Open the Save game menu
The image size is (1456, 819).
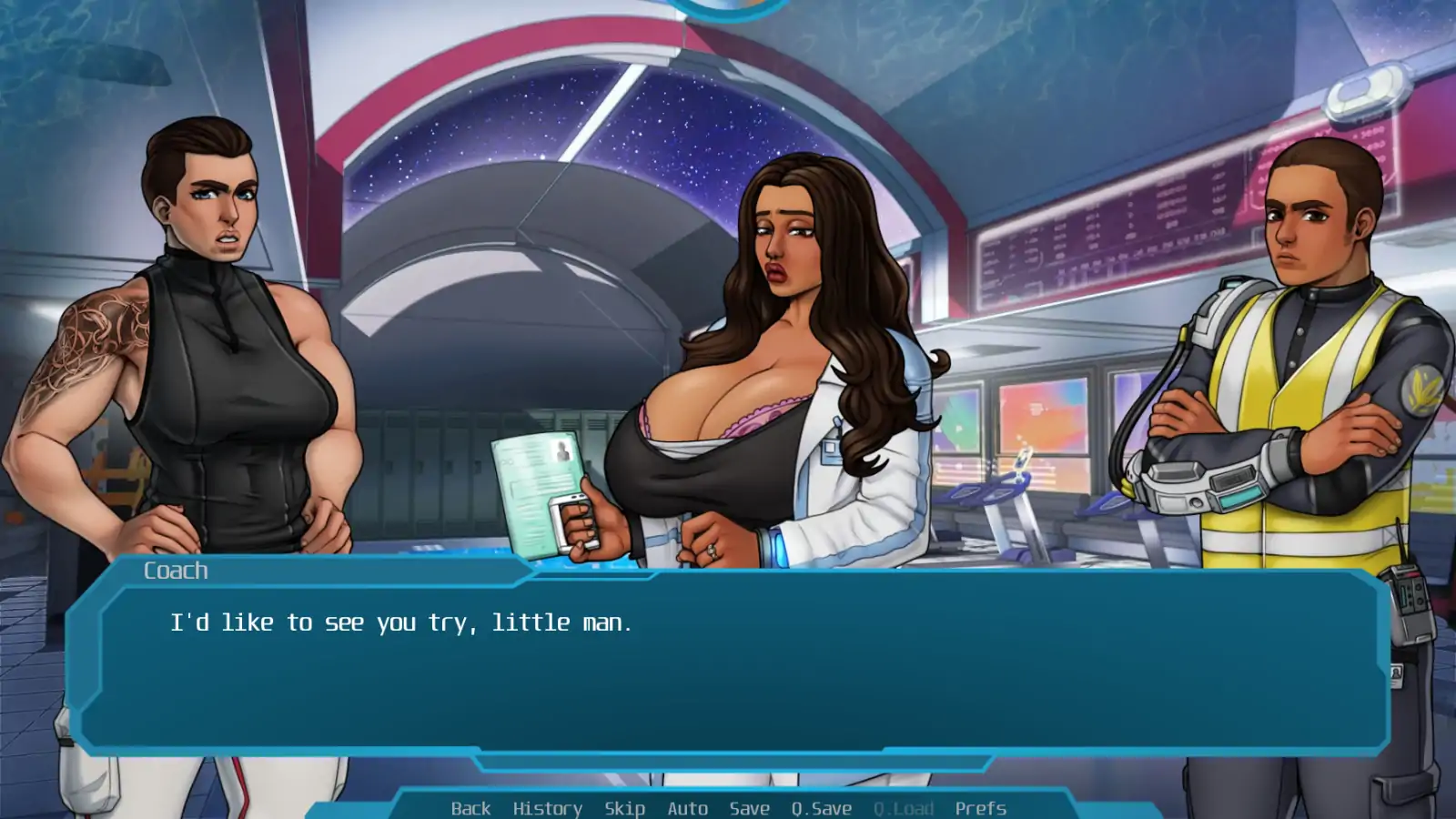(749, 808)
